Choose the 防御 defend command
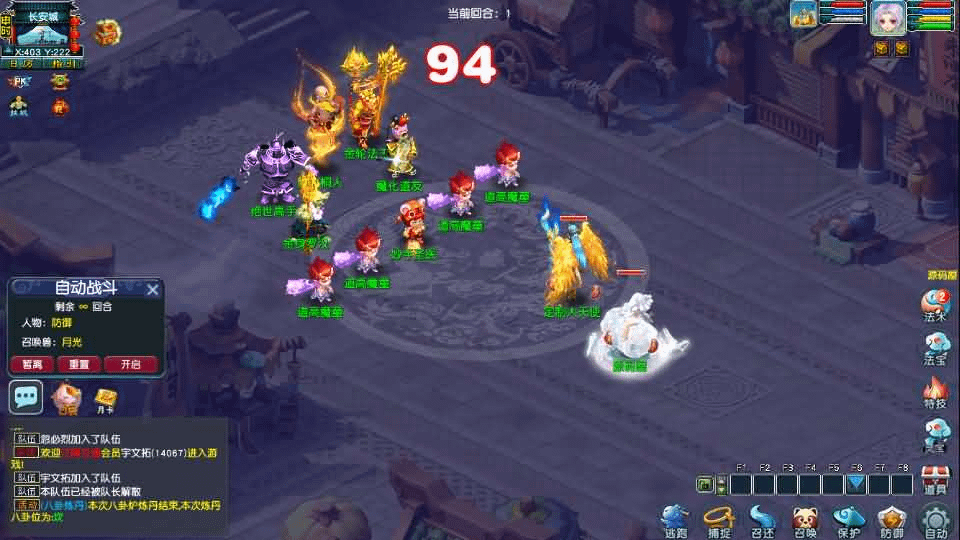Viewport: 960px width, 540px height. tap(892, 520)
